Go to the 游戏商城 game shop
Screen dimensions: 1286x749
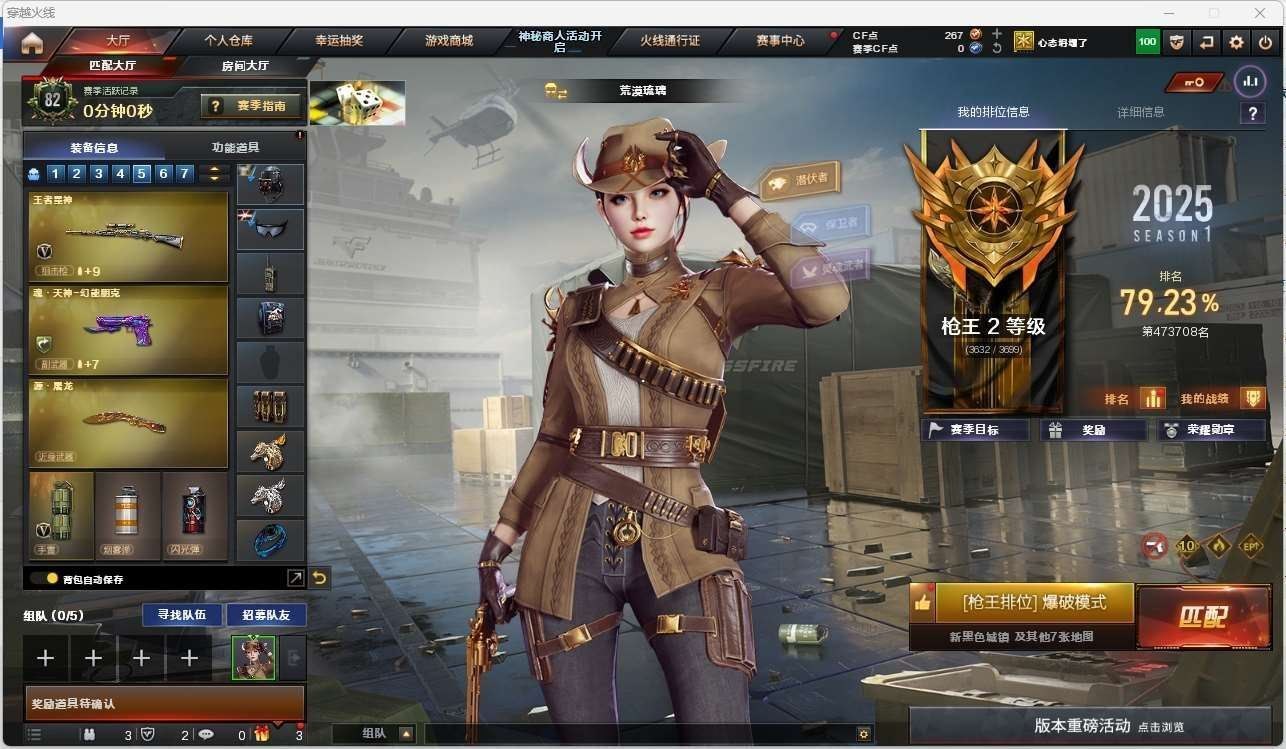tap(448, 41)
